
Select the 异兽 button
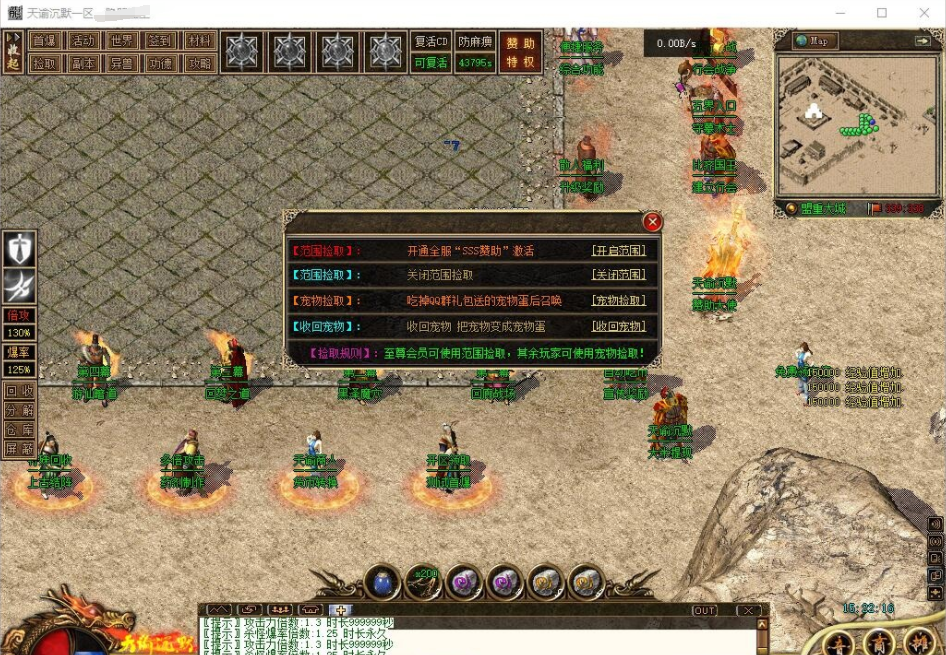[122, 63]
